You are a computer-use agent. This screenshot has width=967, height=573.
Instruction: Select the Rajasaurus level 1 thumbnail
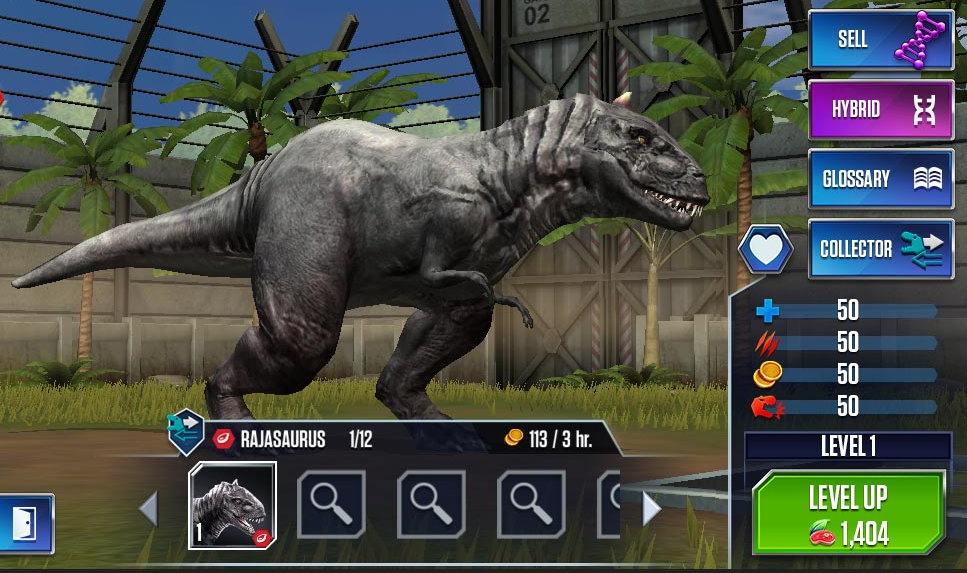[x=233, y=505]
